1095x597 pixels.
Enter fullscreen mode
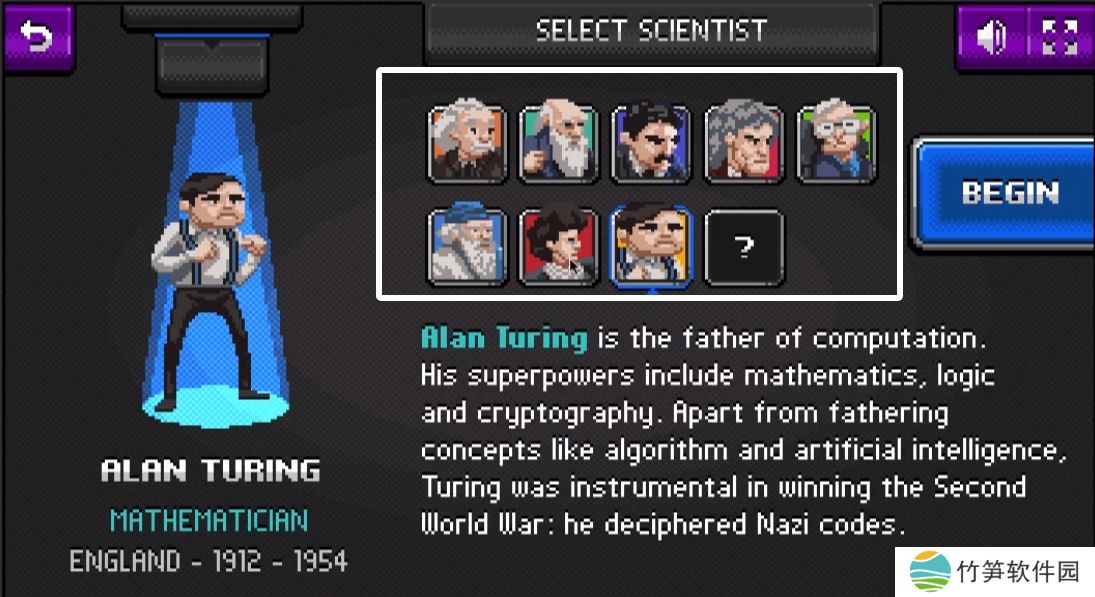(1059, 38)
